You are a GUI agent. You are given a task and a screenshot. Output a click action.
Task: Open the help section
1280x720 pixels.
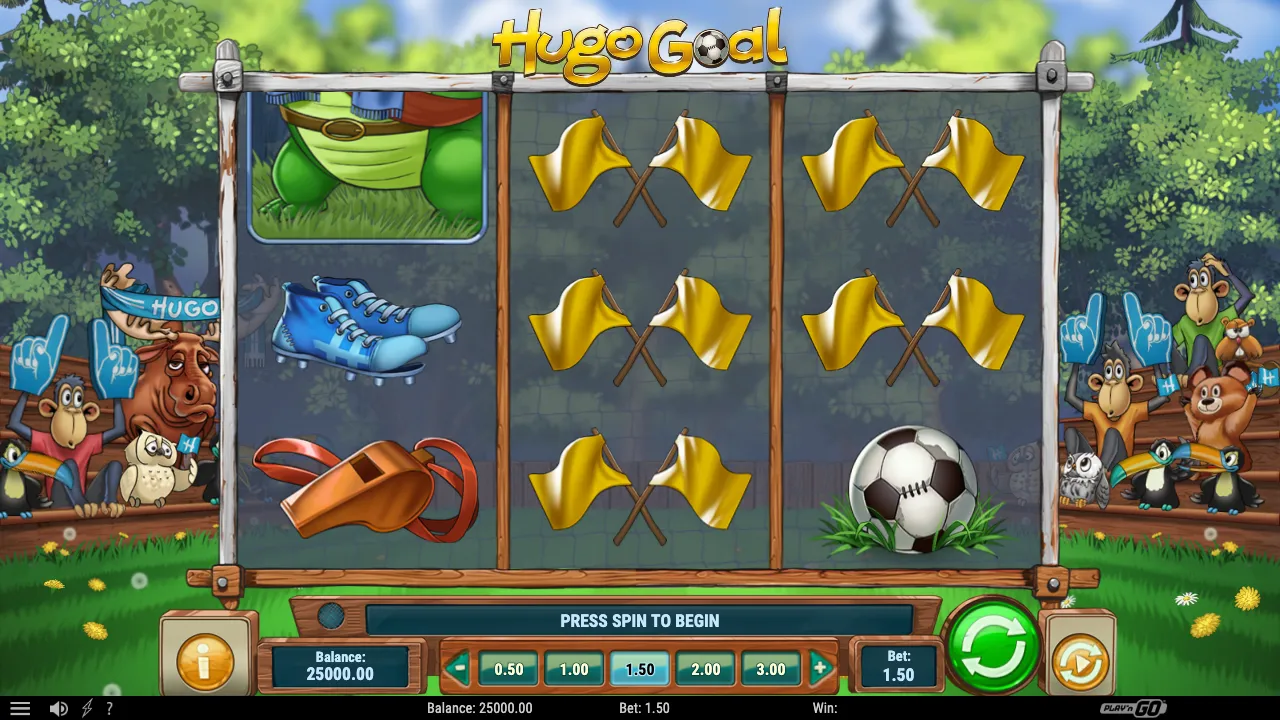[111, 707]
